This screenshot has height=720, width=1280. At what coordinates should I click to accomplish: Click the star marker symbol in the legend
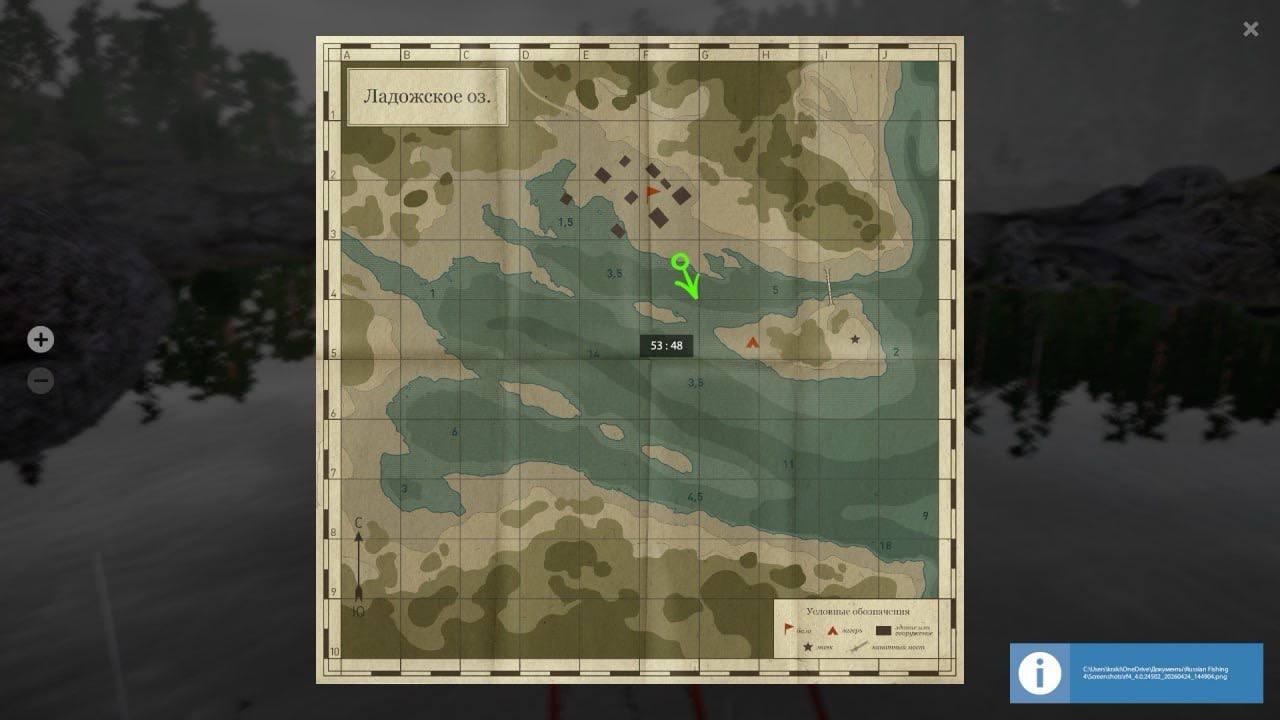[808, 647]
